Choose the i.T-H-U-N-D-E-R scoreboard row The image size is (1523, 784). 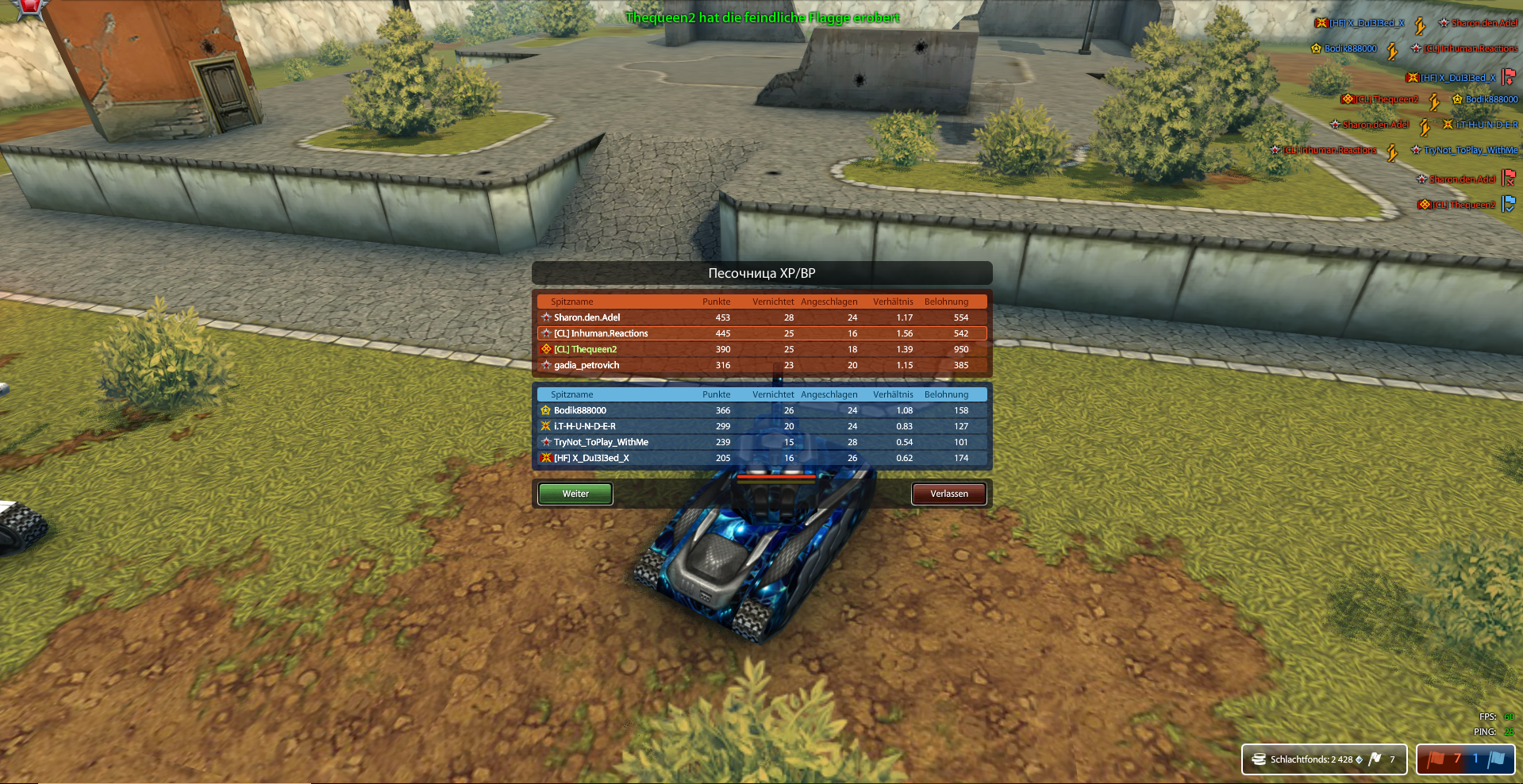click(762, 426)
